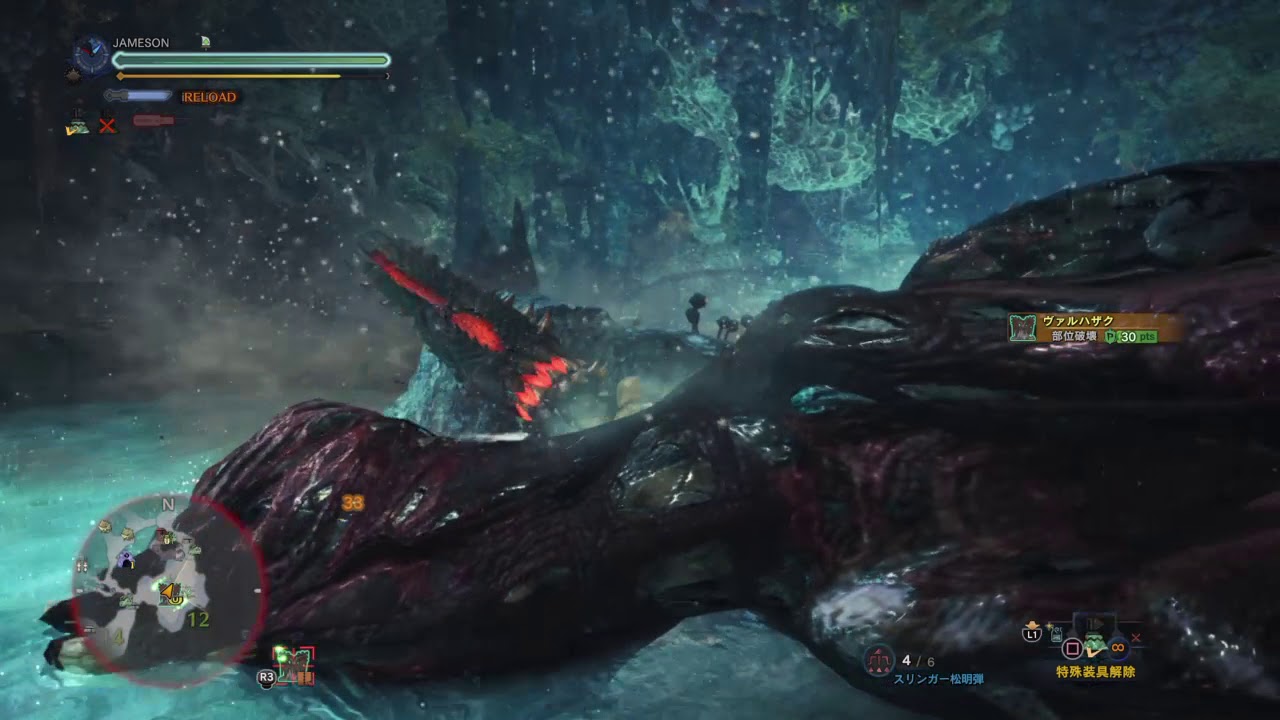Image resolution: width=1280 pixels, height=720 pixels.
Task: Toggle the Square button prompt
Action: click(1072, 649)
